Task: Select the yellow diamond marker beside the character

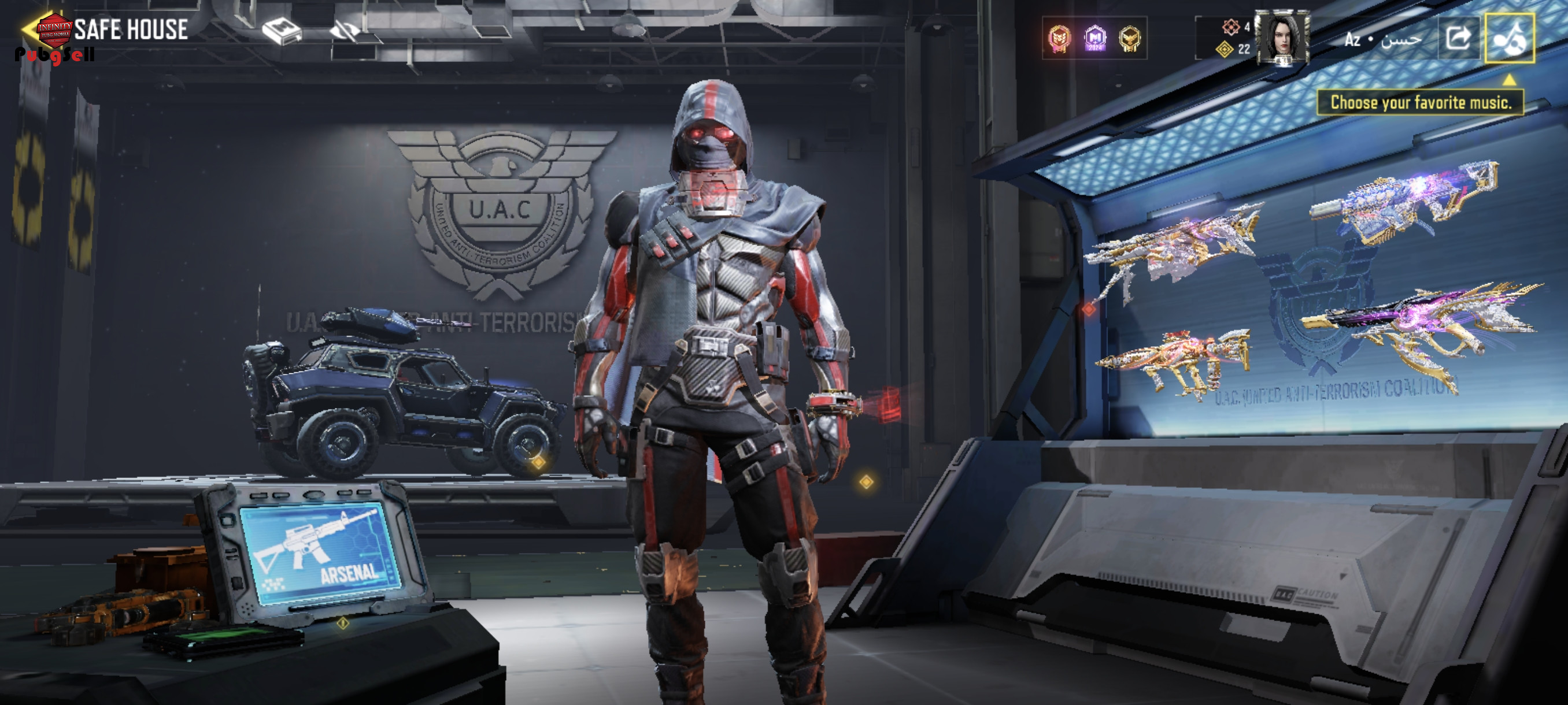Action: tap(866, 483)
